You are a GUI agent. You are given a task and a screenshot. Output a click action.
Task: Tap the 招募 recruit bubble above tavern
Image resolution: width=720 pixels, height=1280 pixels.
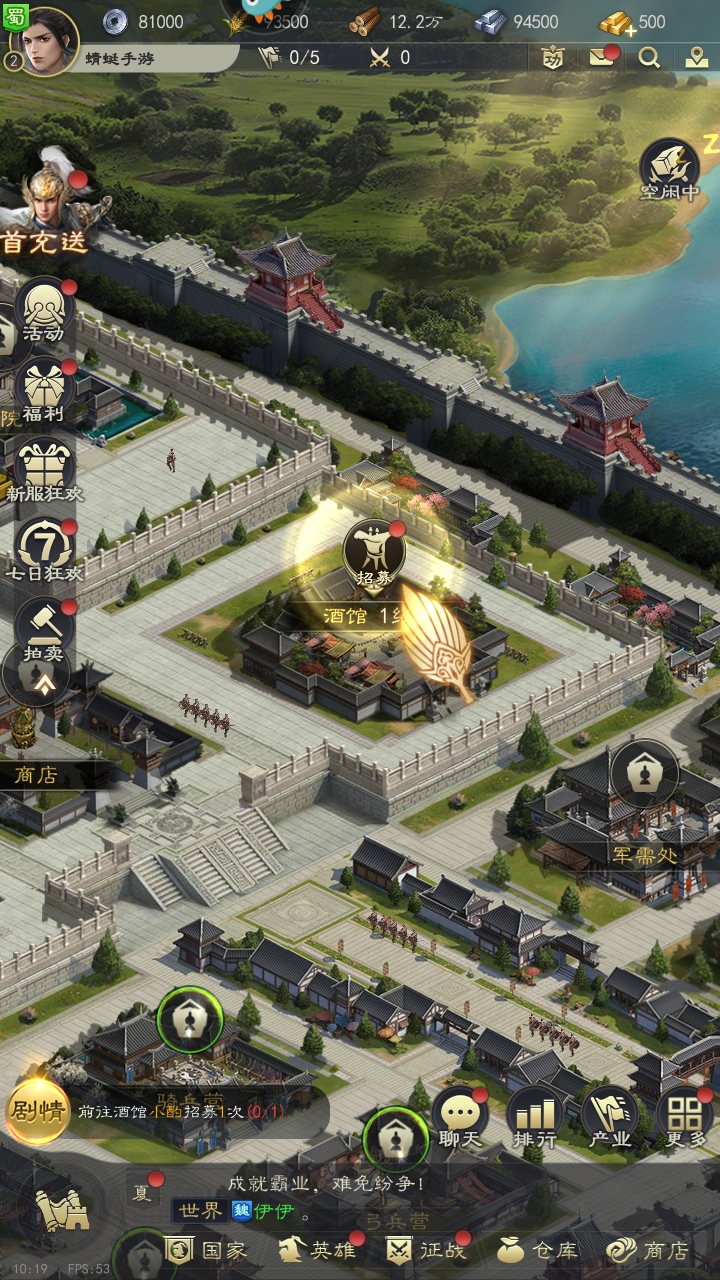373,553
